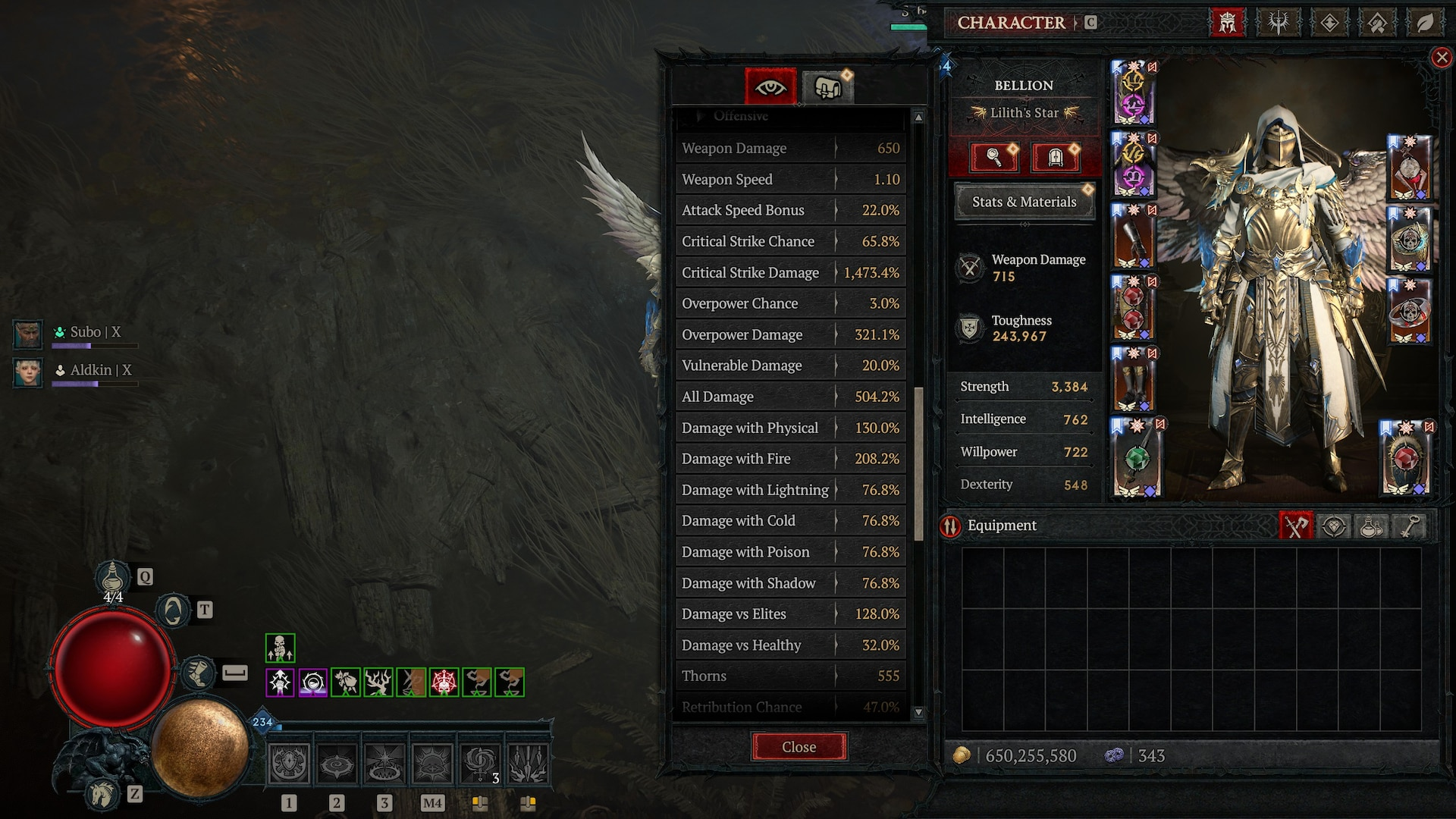Select the Damage with Fire stat row
This screenshot has height=819, width=1456.
click(790, 459)
